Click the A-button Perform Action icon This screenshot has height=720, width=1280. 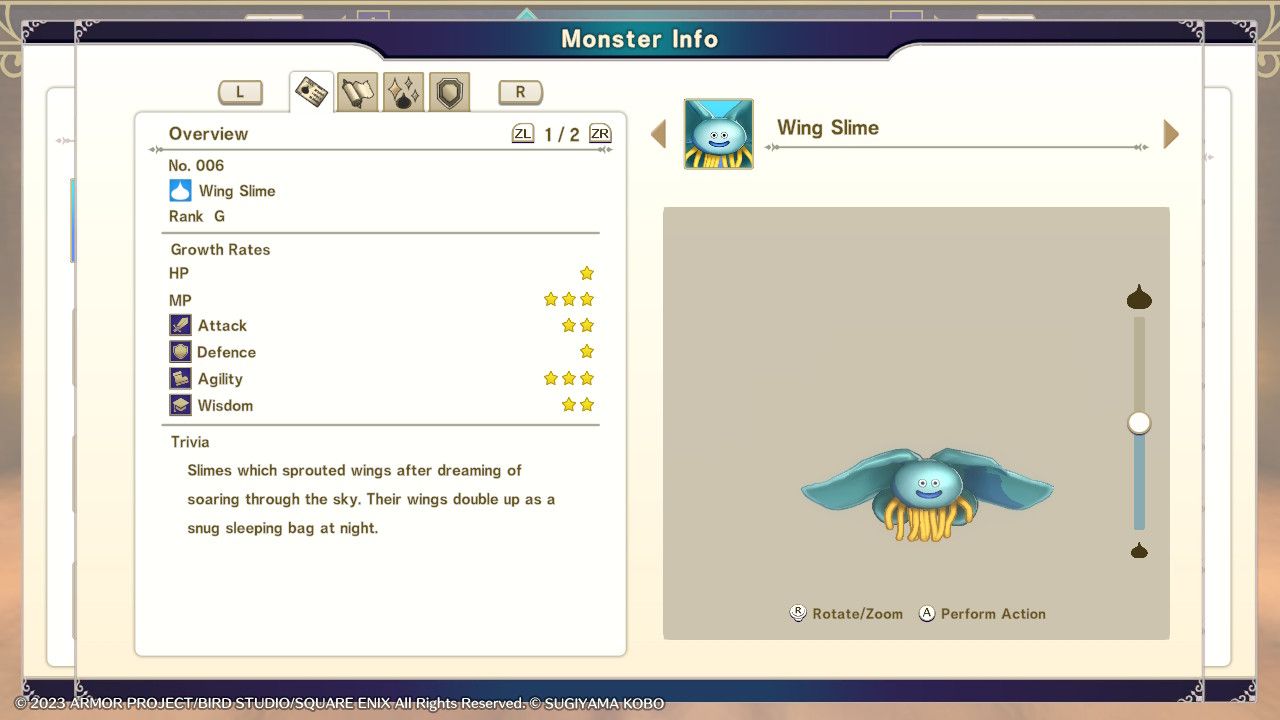(926, 613)
